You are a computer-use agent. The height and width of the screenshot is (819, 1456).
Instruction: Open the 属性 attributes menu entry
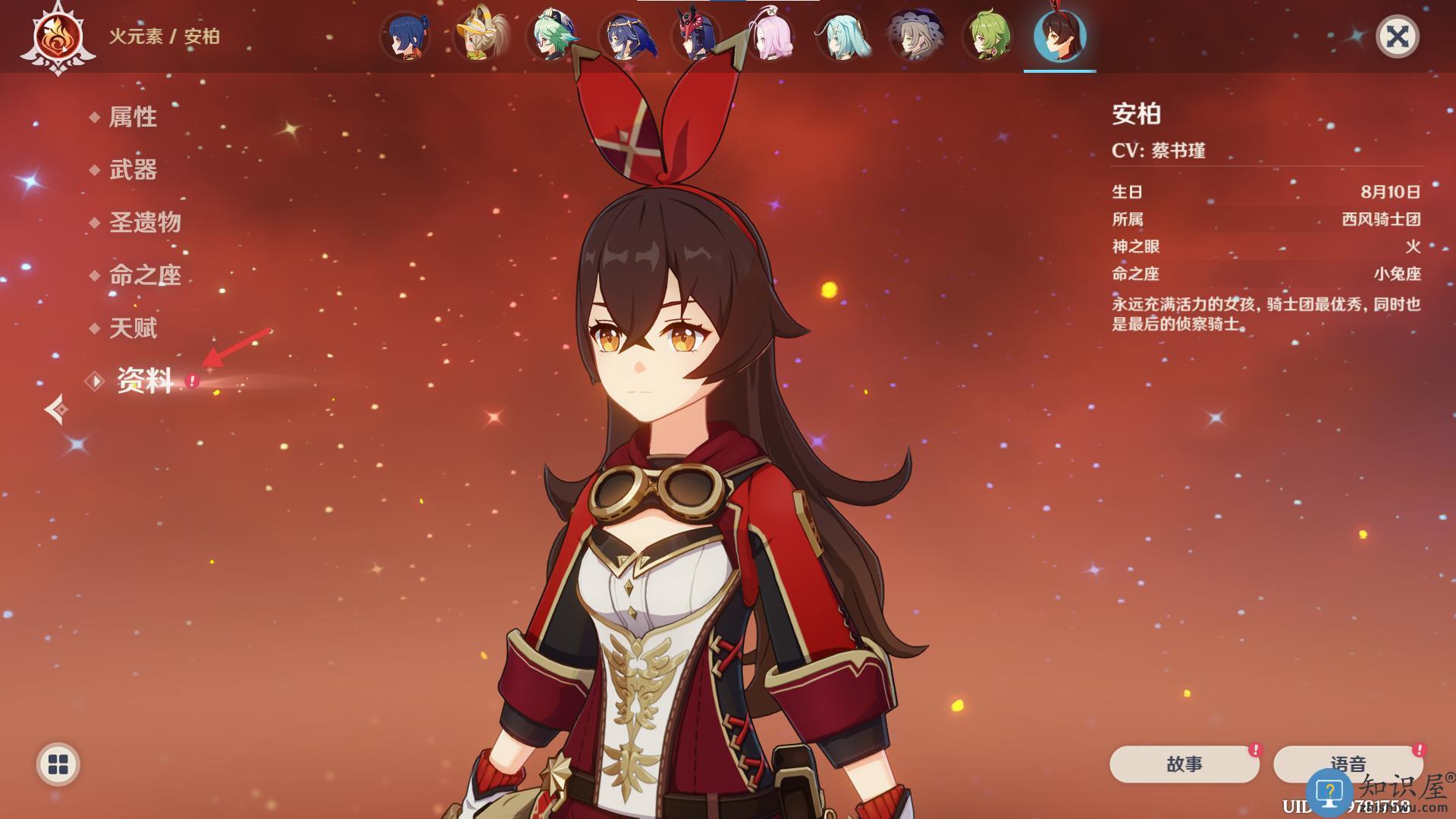(133, 117)
